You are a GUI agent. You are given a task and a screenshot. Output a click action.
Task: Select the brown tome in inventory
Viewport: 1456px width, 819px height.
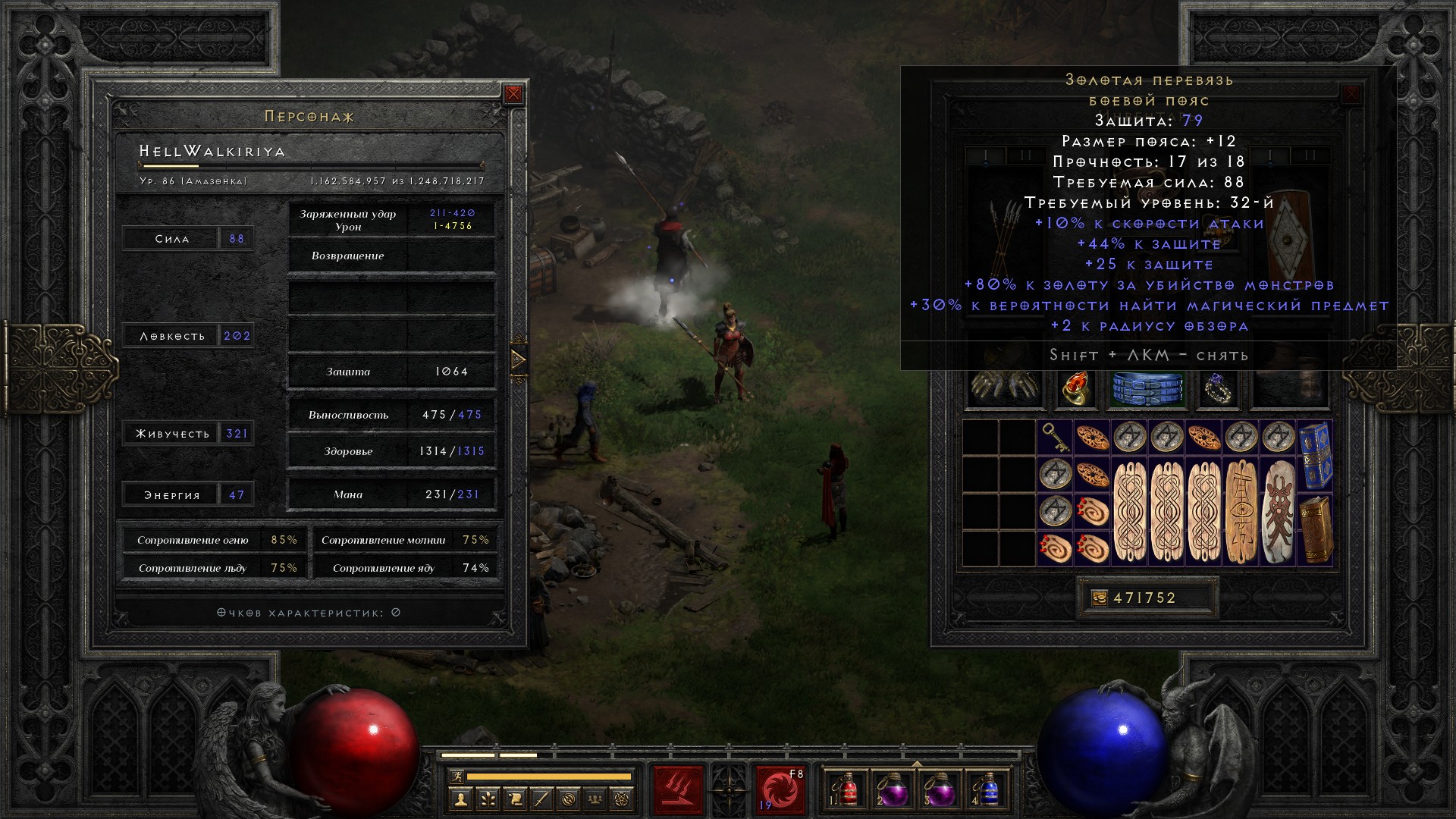pyautogui.click(x=1315, y=529)
